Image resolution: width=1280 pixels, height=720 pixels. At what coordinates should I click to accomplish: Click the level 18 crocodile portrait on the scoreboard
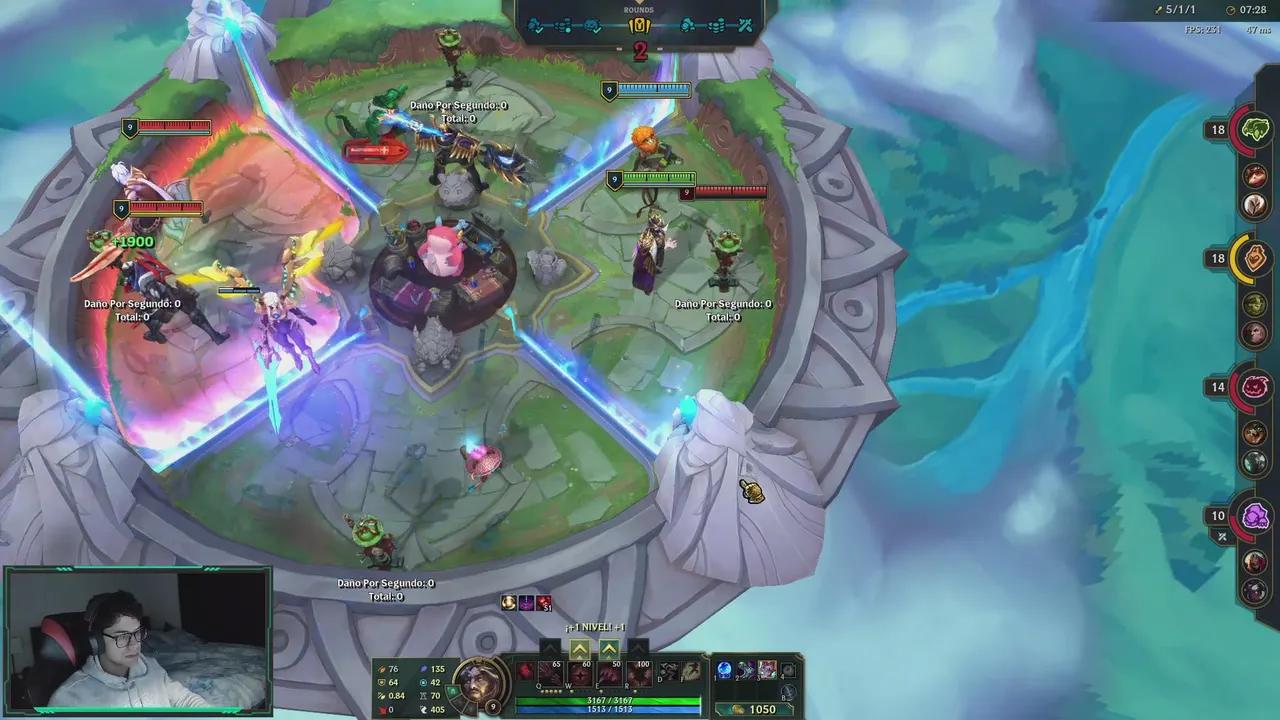(x=1256, y=129)
